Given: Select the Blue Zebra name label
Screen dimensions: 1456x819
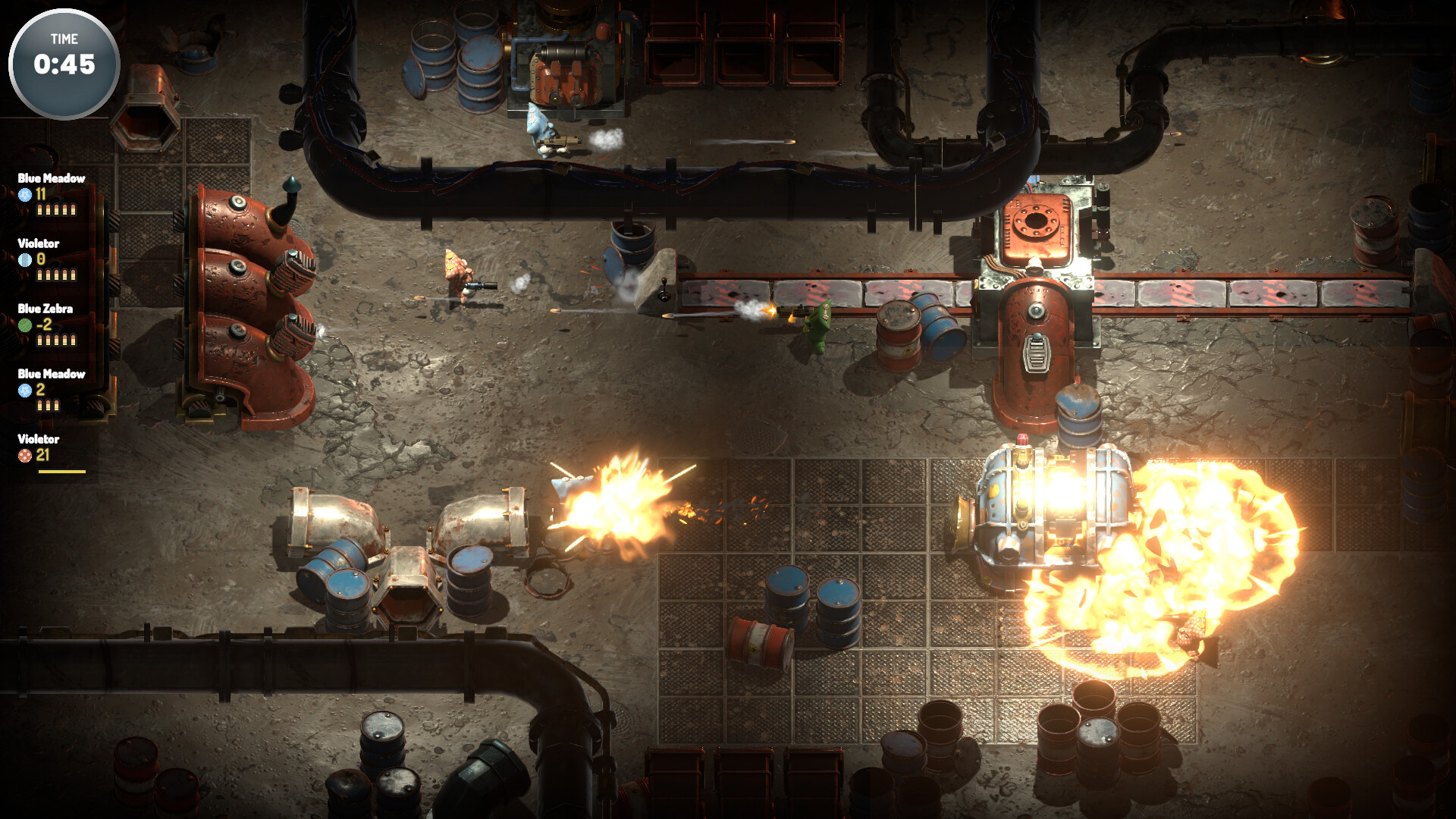Looking at the screenshot, I should pyautogui.click(x=45, y=309).
